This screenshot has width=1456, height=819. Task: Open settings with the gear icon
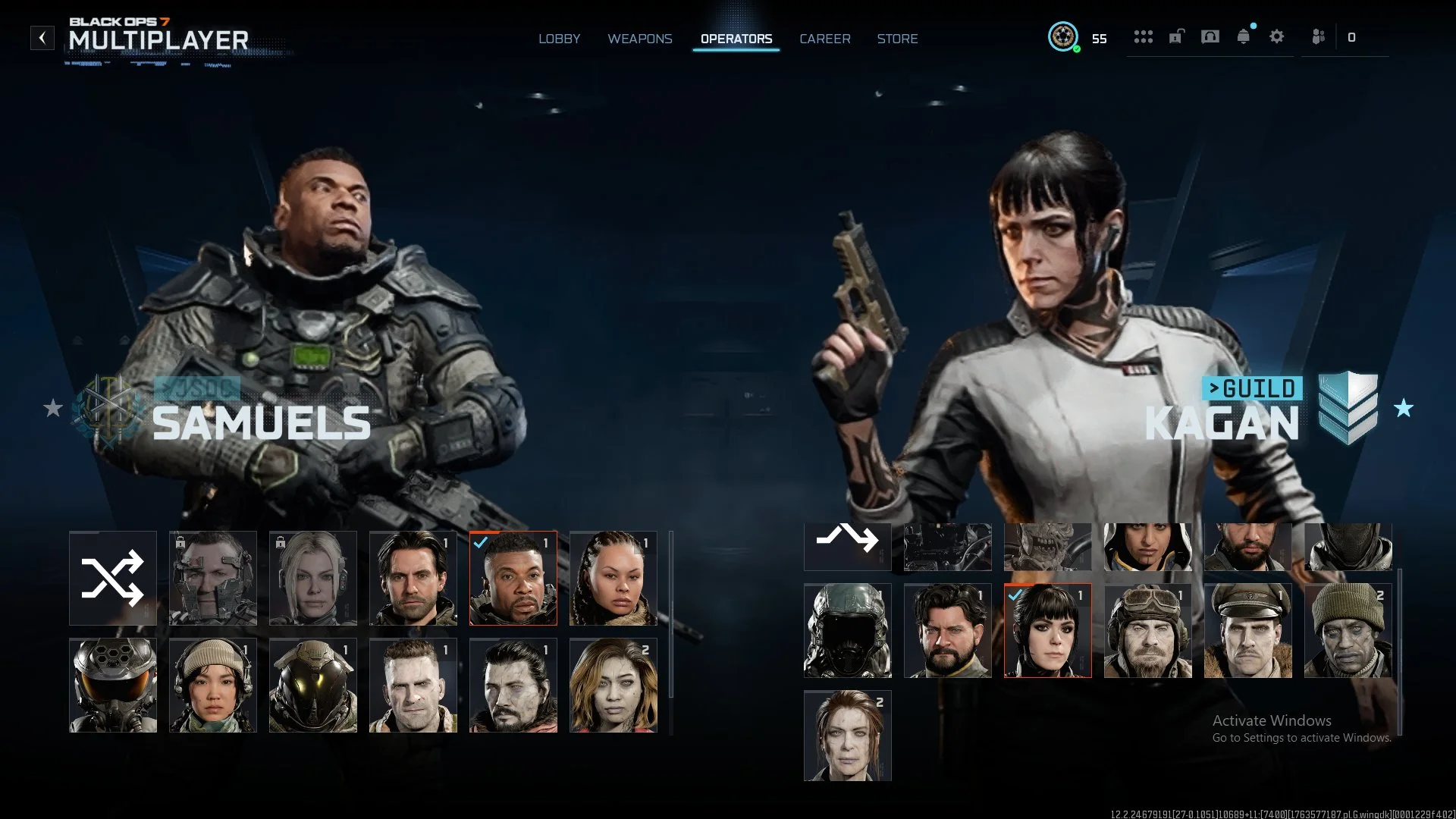click(x=1277, y=36)
